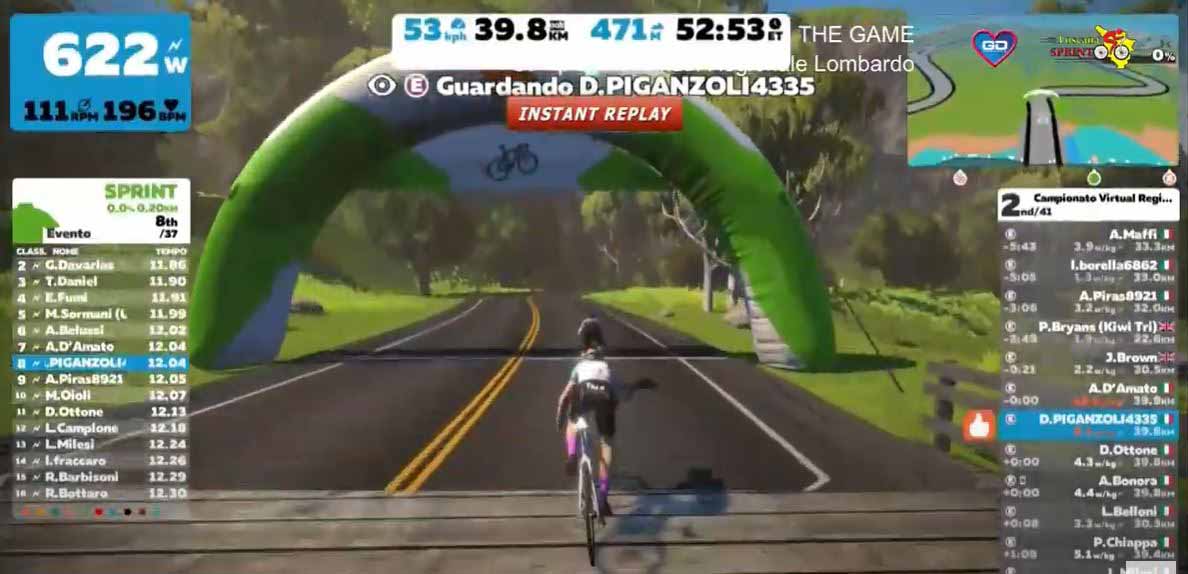Select M.Sormani sprint leaderboard entry

(101, 314)
